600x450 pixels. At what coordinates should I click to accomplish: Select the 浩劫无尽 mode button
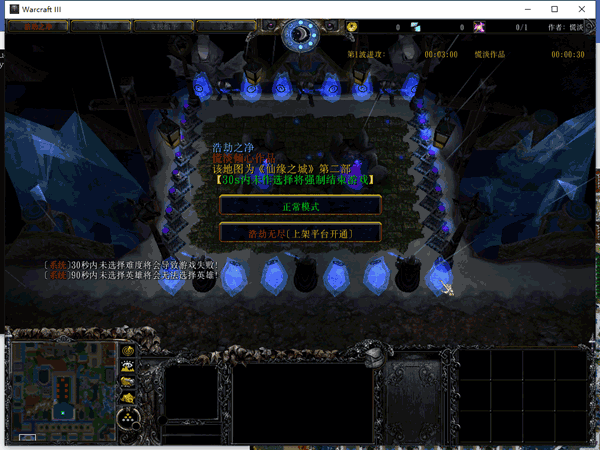click(x=300, y=233)
